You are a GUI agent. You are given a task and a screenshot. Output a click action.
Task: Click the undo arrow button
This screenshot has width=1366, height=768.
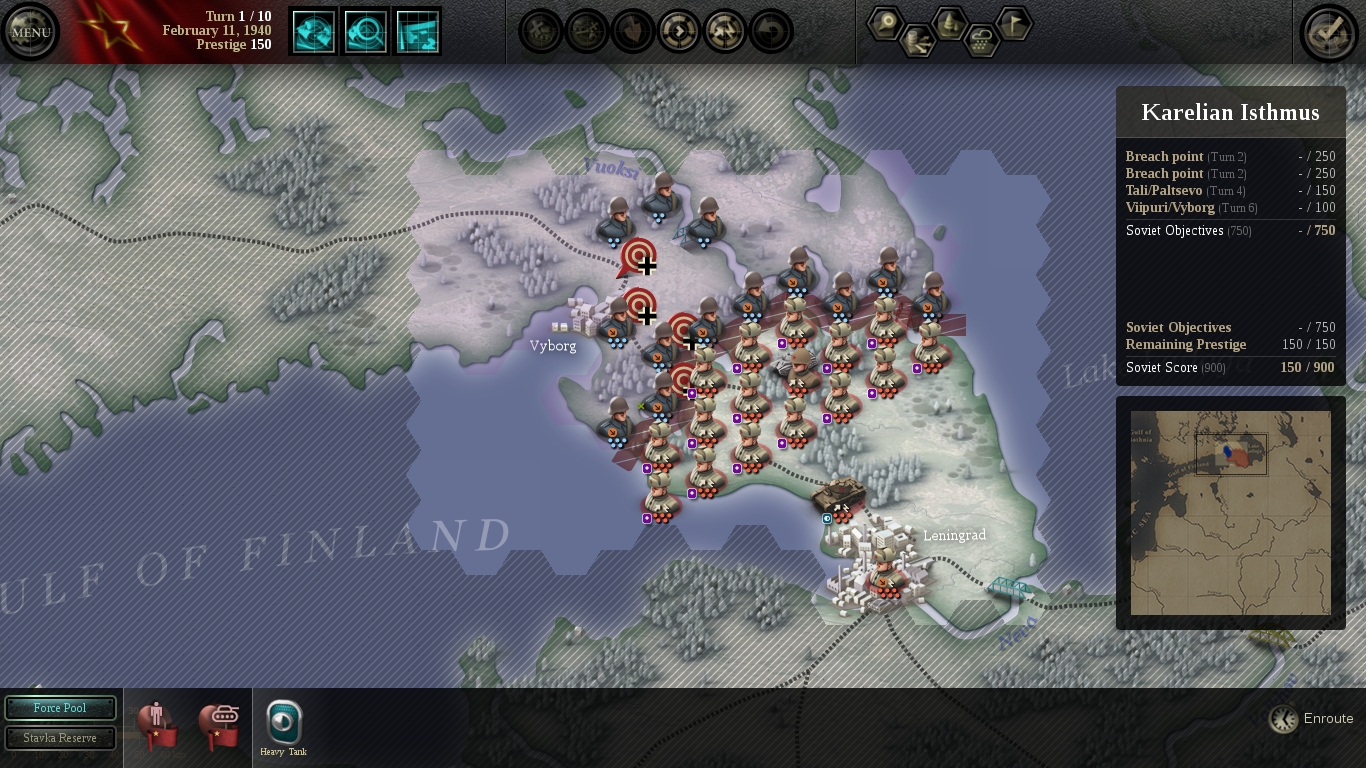[771, 32]
